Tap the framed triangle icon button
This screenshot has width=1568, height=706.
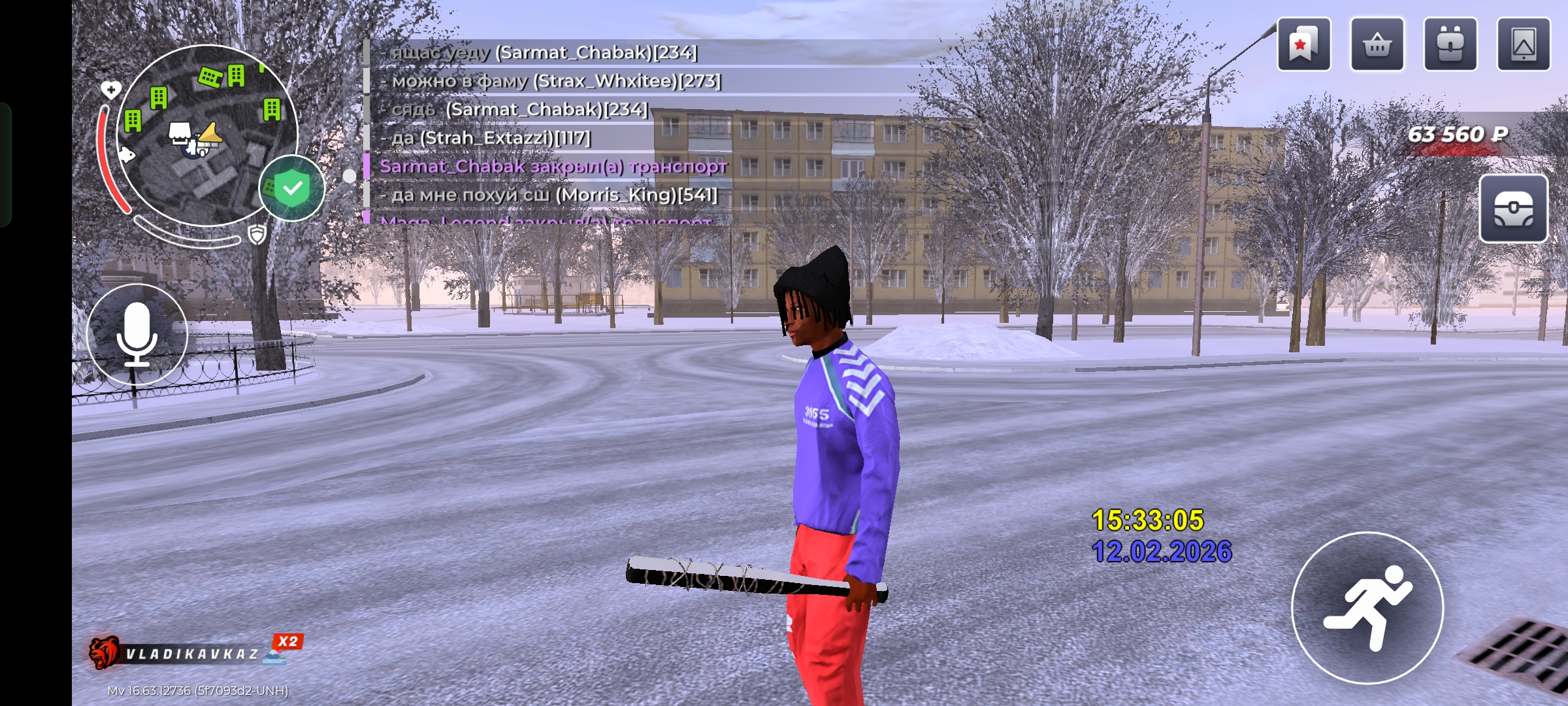[x=1523, y=44]
